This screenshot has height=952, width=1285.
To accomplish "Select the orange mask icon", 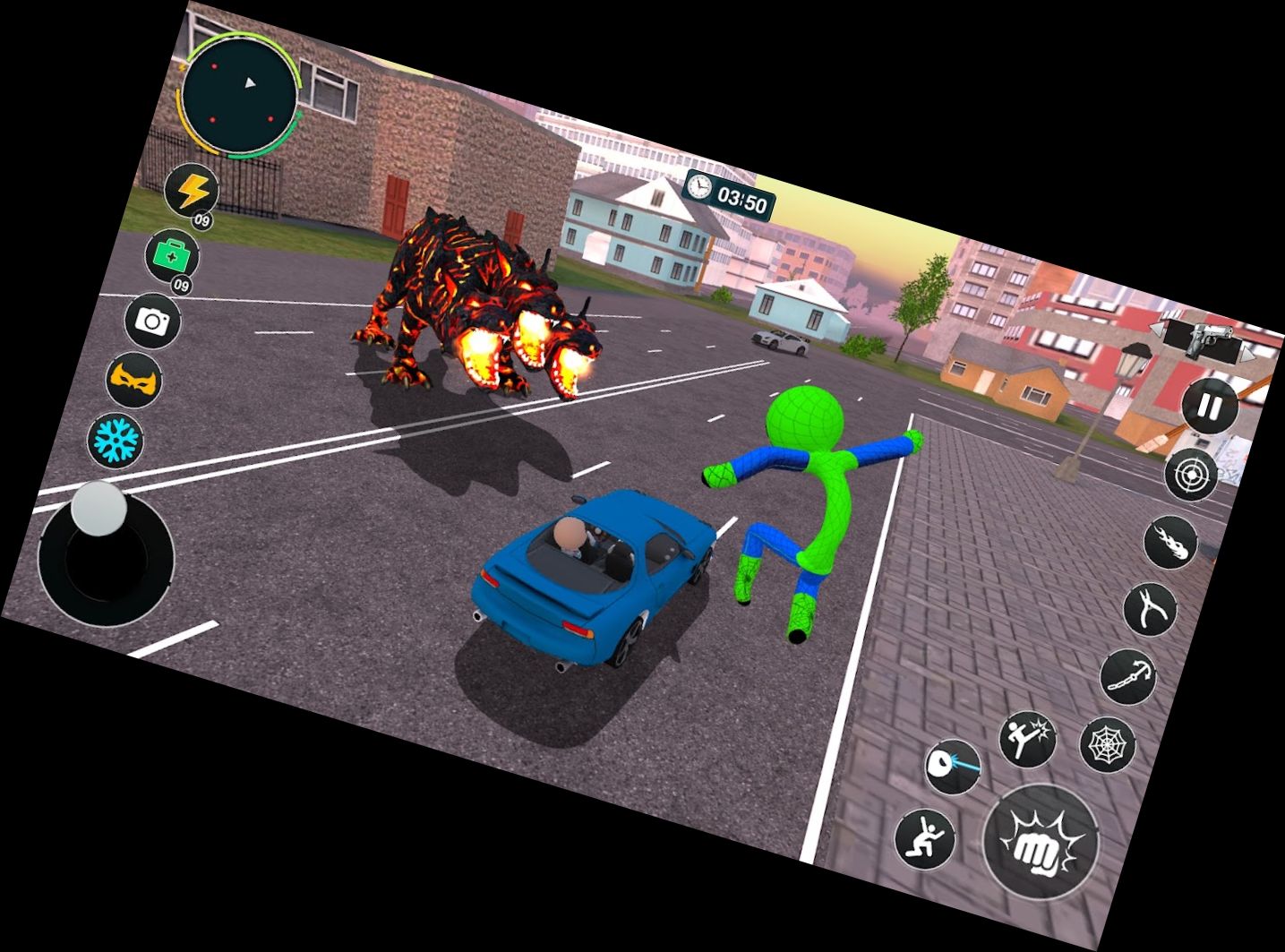I will tap(133, 381).
